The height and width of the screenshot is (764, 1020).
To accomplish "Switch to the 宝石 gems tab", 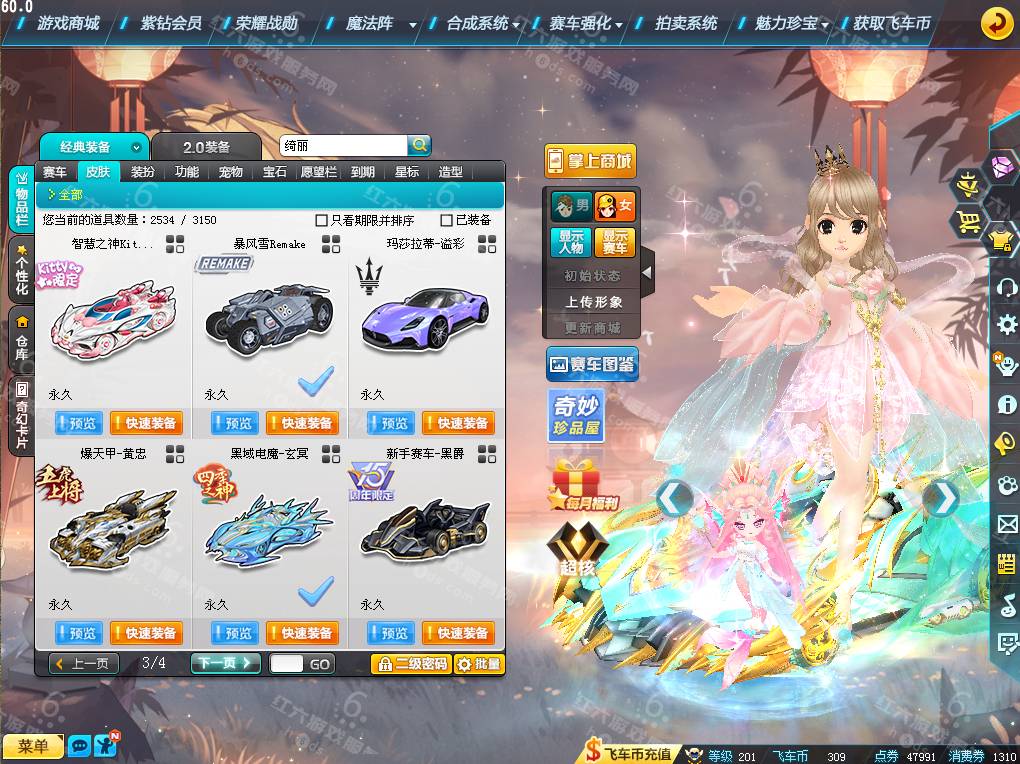I will [x=275, y=172].
